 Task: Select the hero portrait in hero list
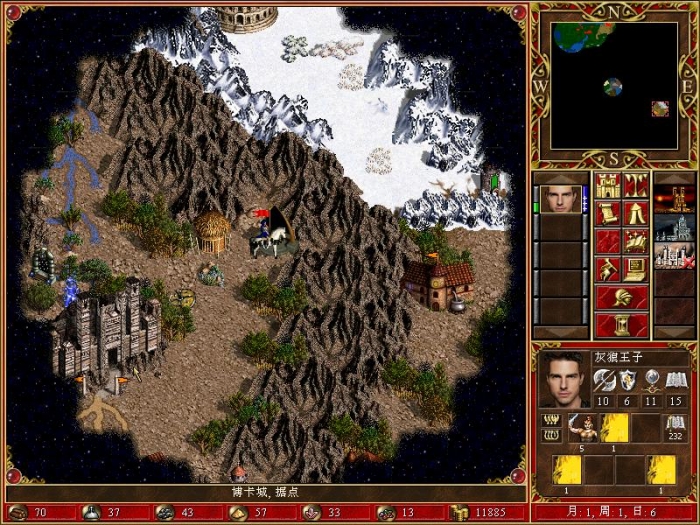click(560, 198)
